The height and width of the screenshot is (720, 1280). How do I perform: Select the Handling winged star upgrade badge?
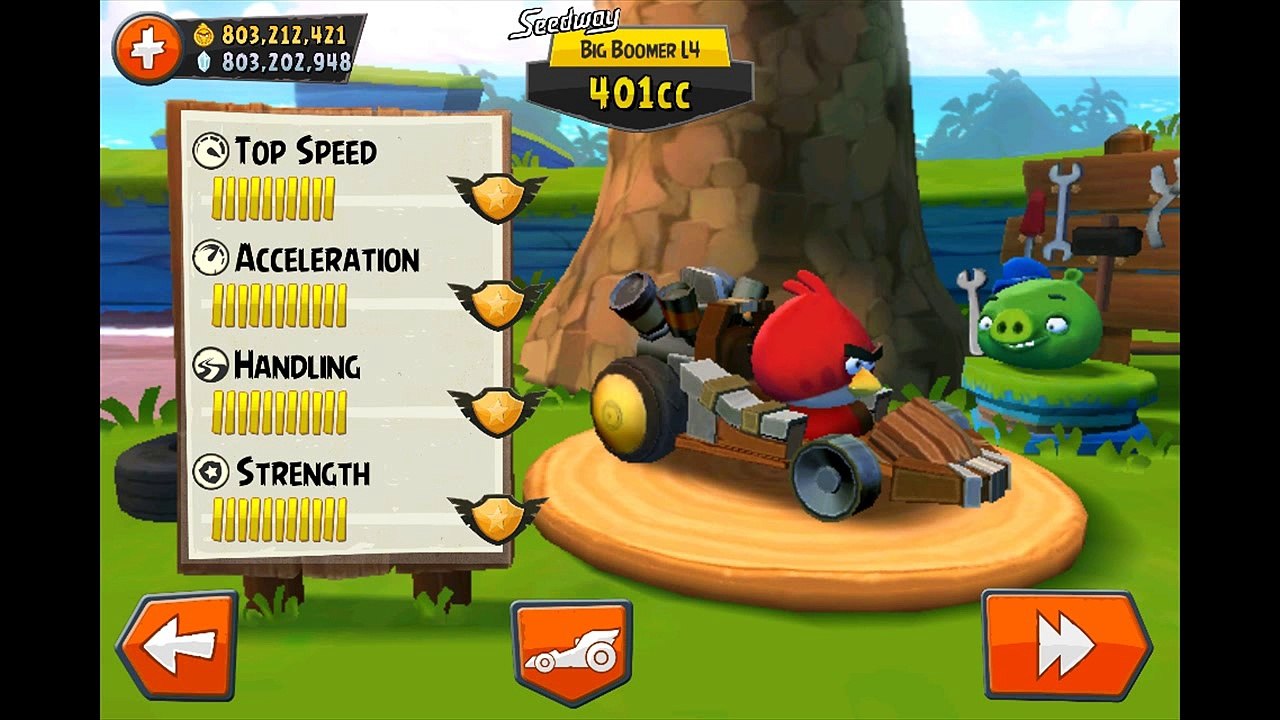tap(497, 409)
